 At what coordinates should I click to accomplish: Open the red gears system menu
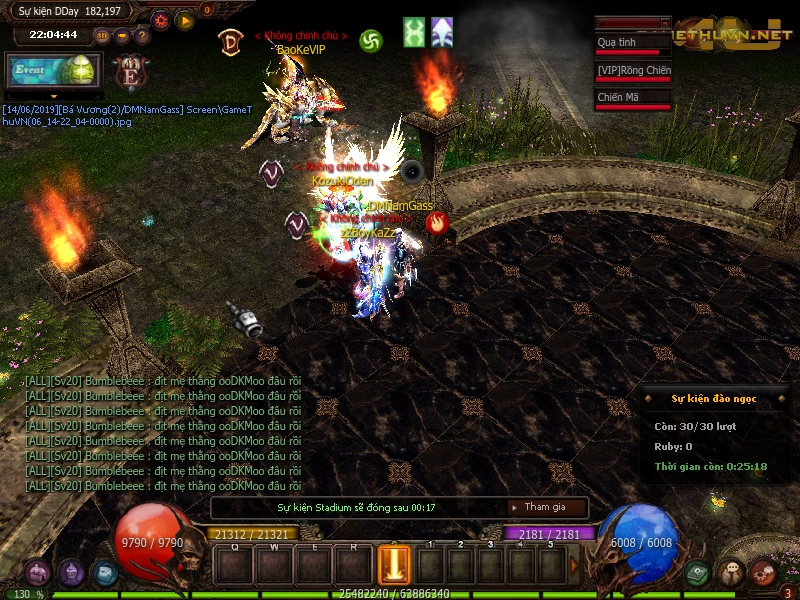[763, 572]
